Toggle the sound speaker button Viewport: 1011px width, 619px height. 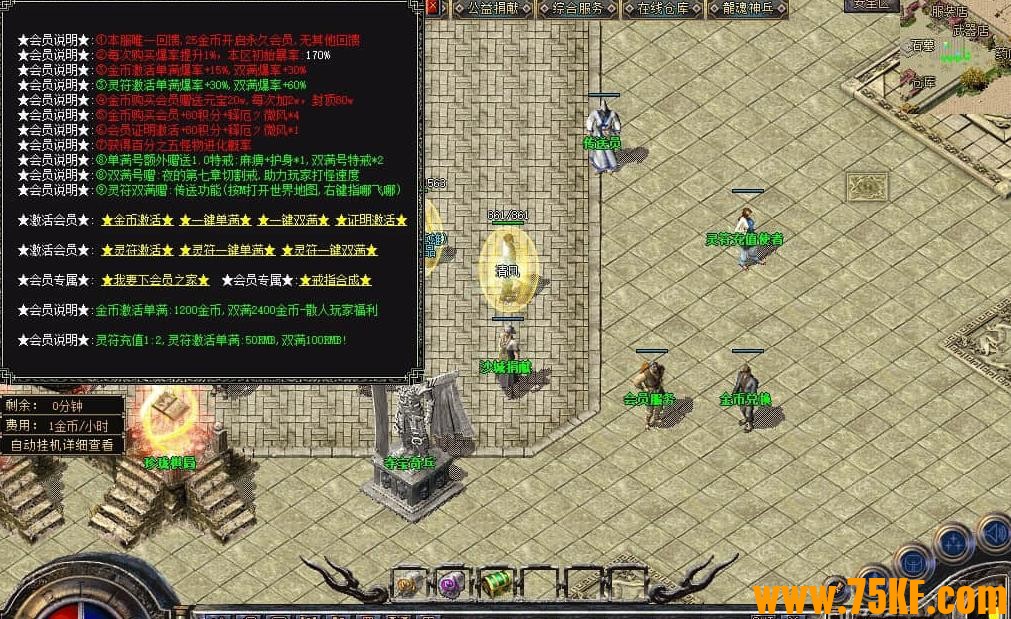point(995,533)
